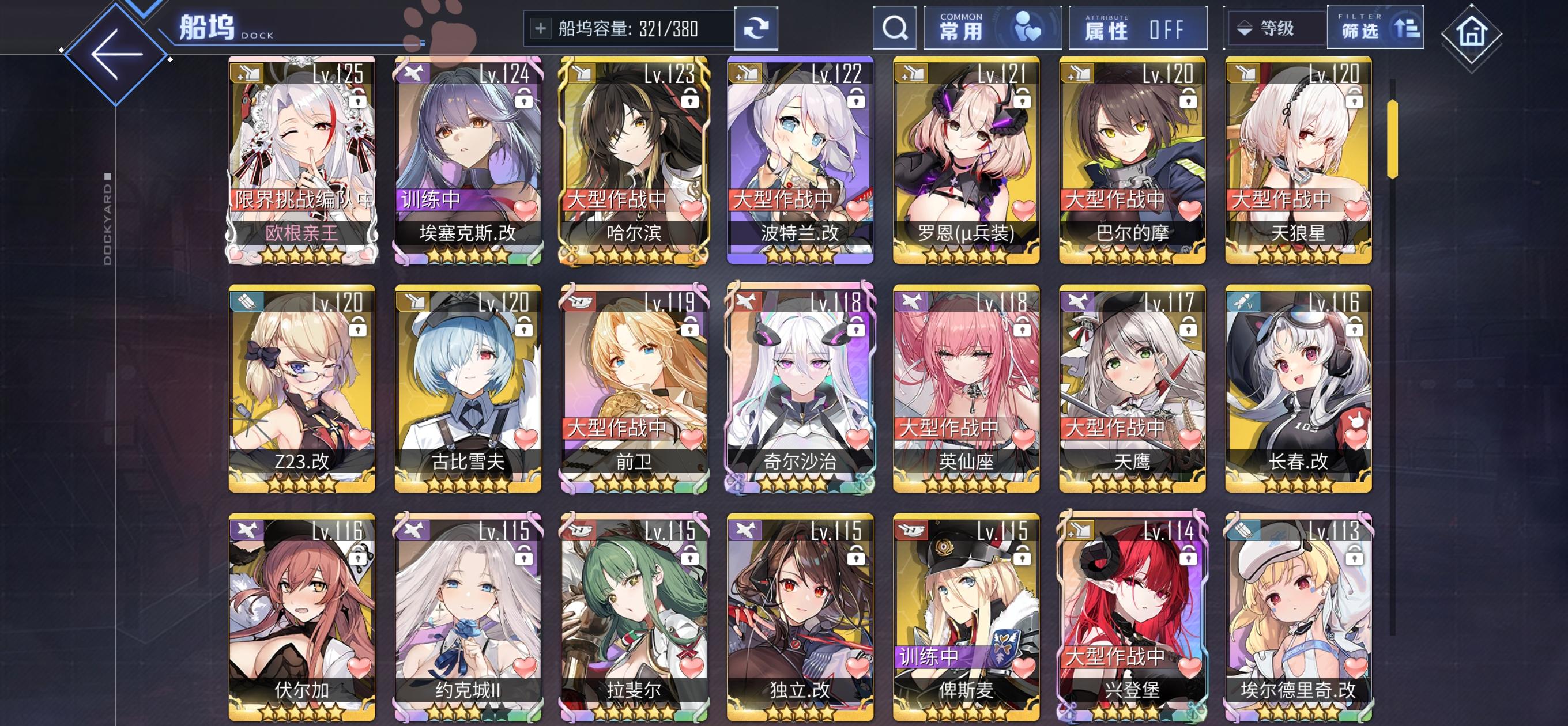Click the yellow scrollbar indicator on the right
This screenshot has width=1568, height=726.
tap(1393, 141)
